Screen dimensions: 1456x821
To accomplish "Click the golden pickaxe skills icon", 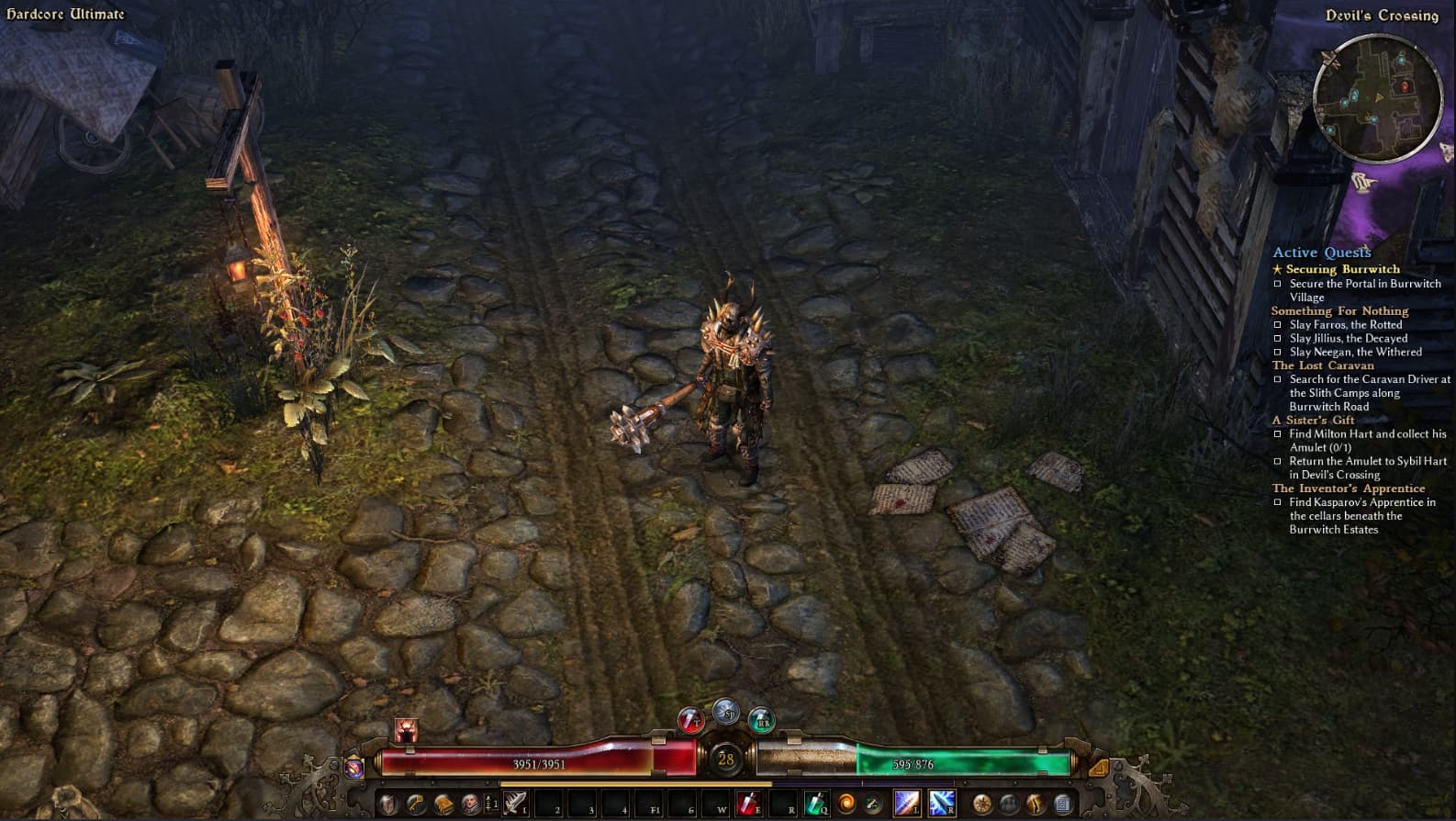I will pyautogui.click(x=416, y=804).
